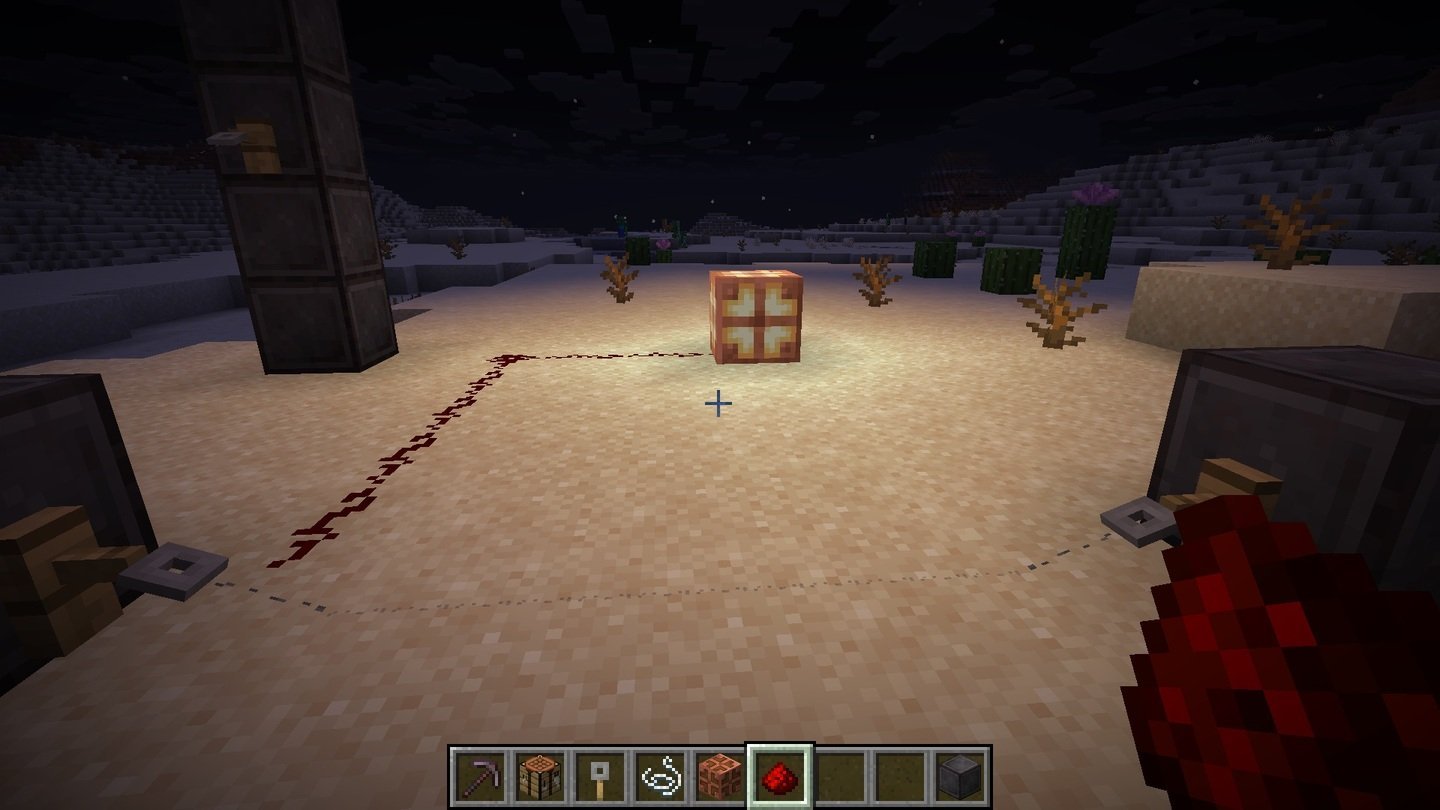Image resolution: width=1440 pixels, height=810 pixels.
Task: Select the pickaxe hotbar slot
Action: tap(479, 776)
